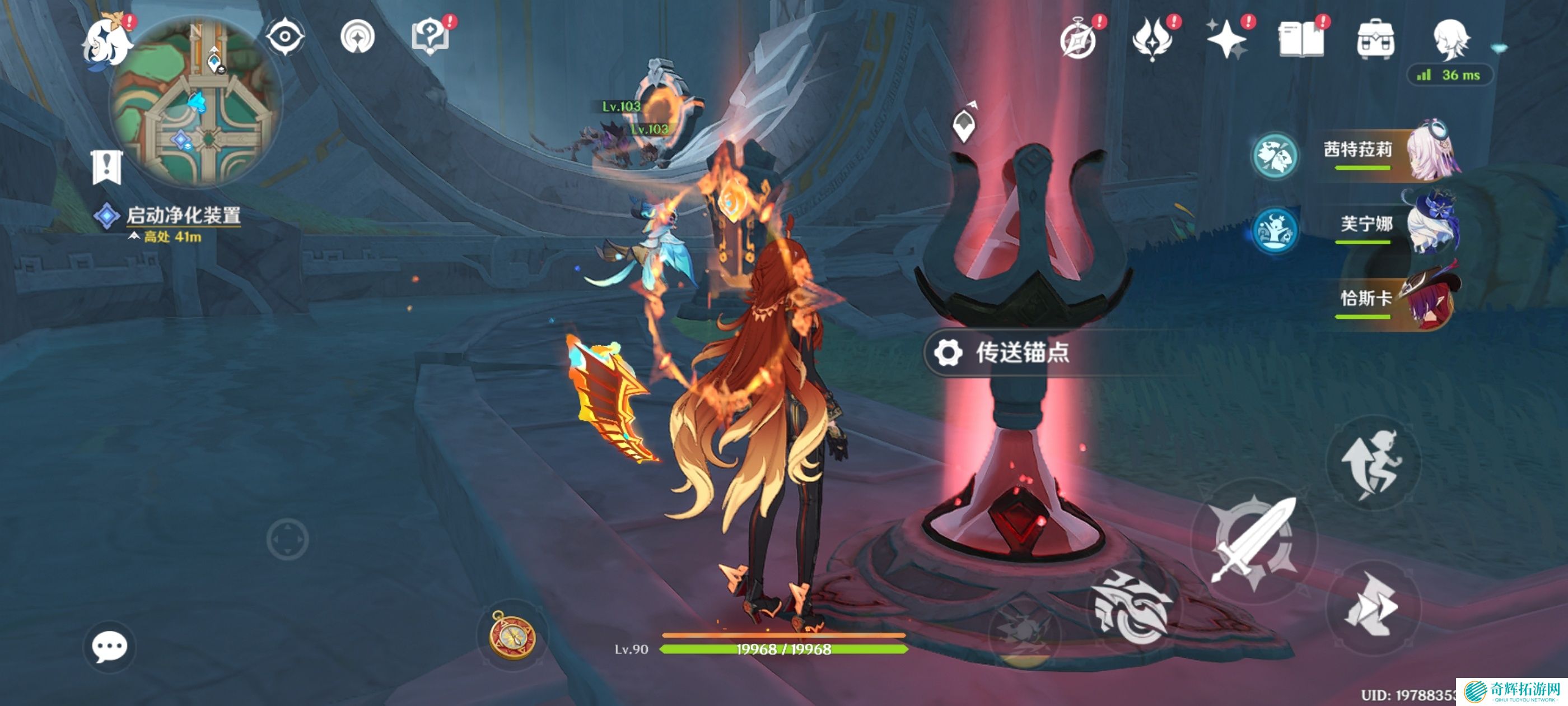Use the red compass gadget
This screenshot has height=706, width=1568.
512,635
